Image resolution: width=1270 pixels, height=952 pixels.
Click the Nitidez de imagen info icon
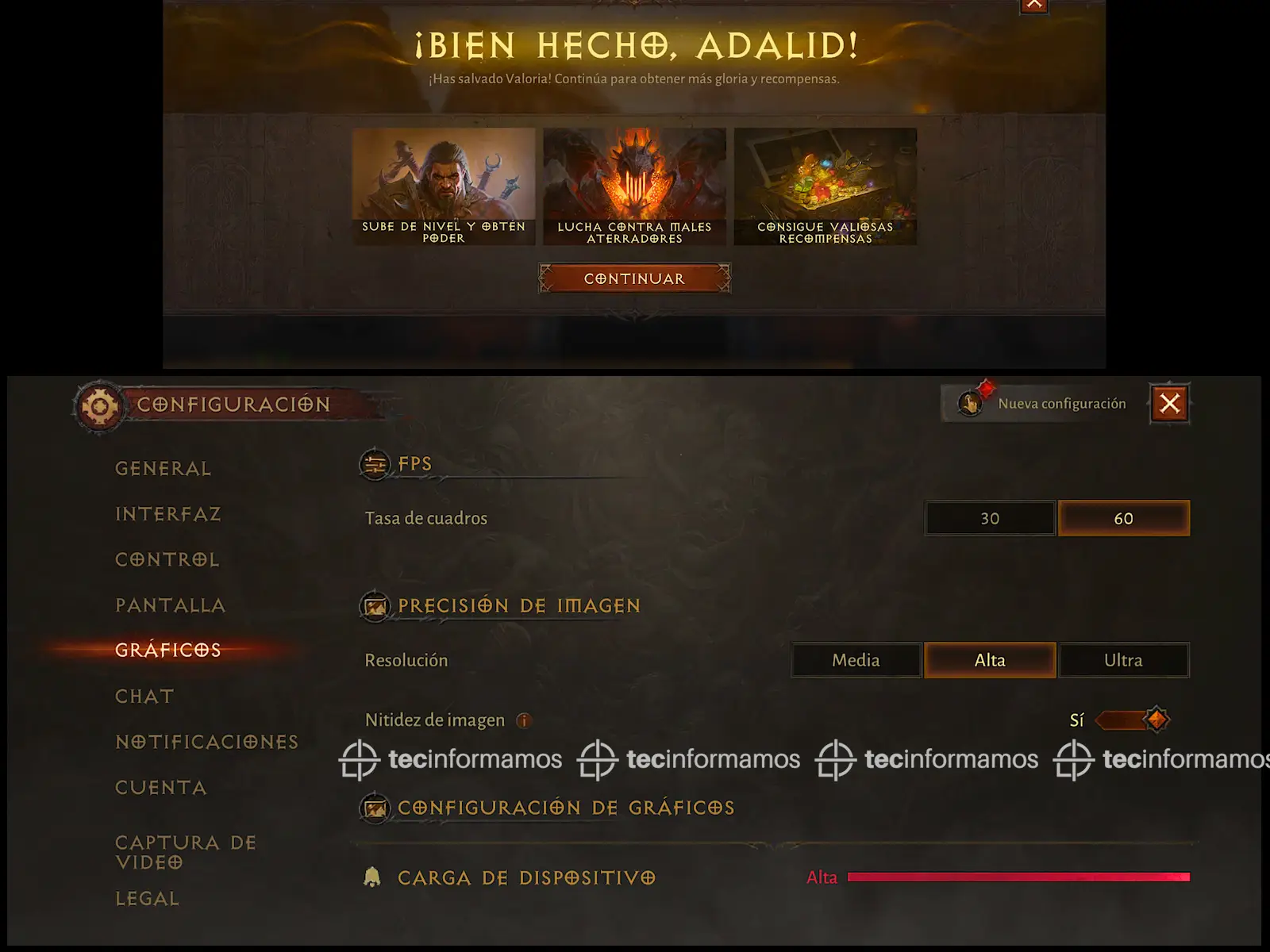click(x=523, y=720)
